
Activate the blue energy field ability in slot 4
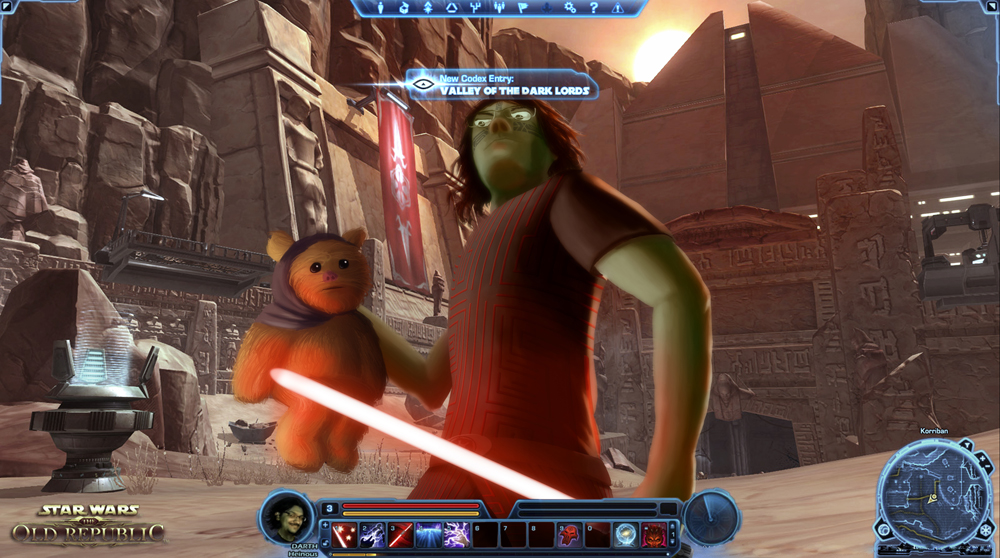tap(429, 534)
